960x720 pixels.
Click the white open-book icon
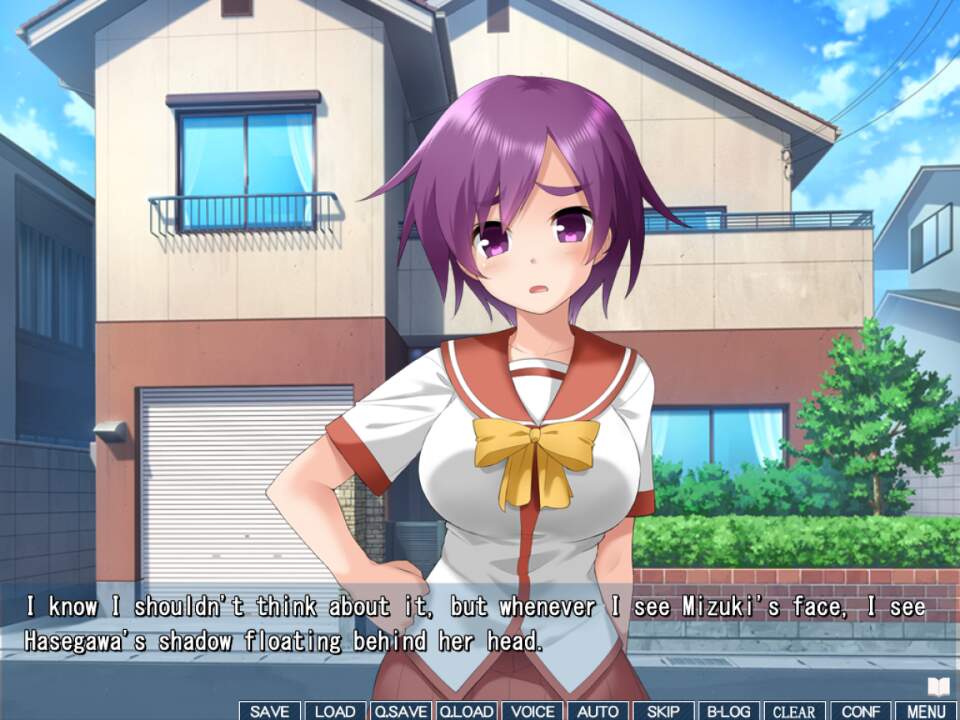[x=938, y=686]
